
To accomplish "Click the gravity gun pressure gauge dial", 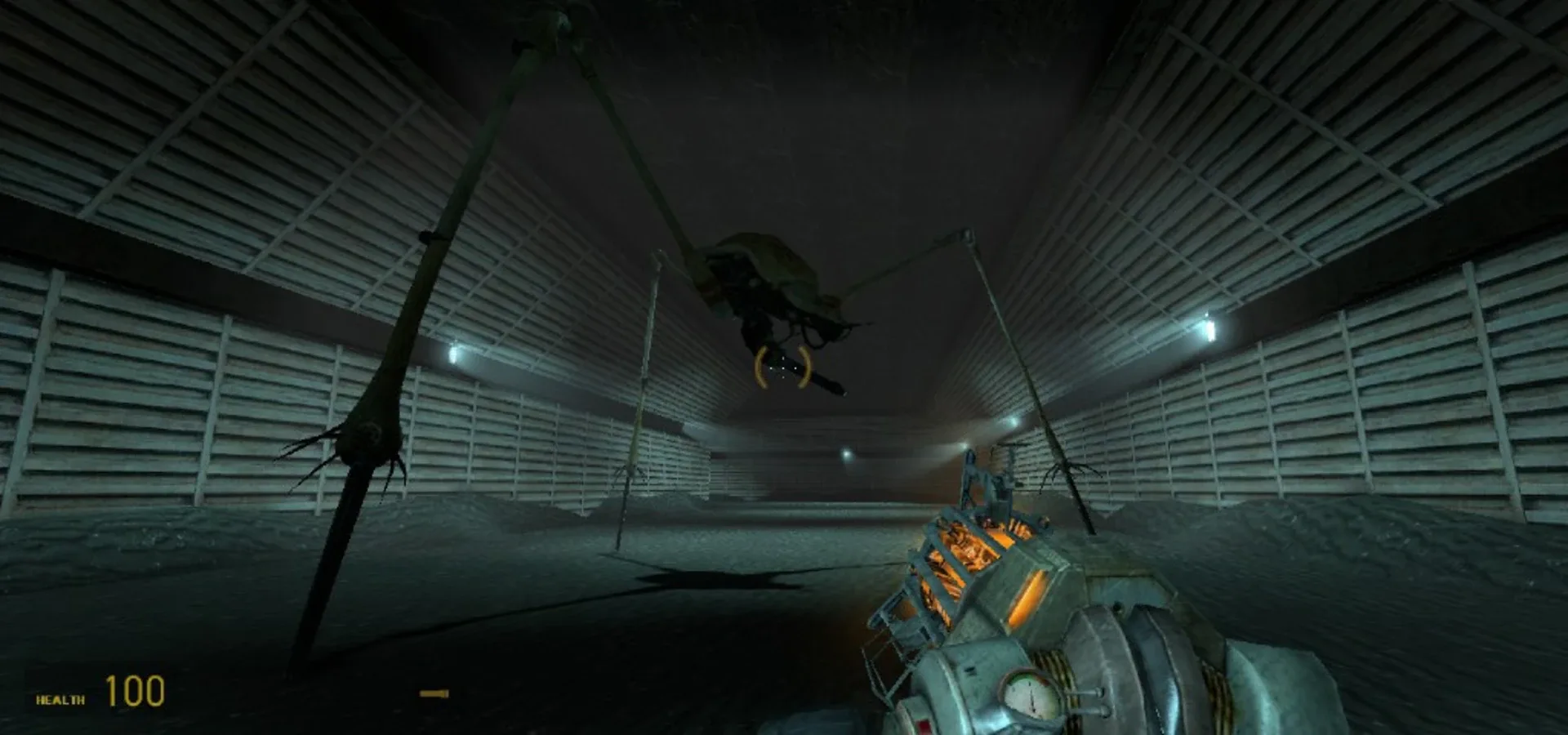I will pyautogui.click(x=1031, y=697).
